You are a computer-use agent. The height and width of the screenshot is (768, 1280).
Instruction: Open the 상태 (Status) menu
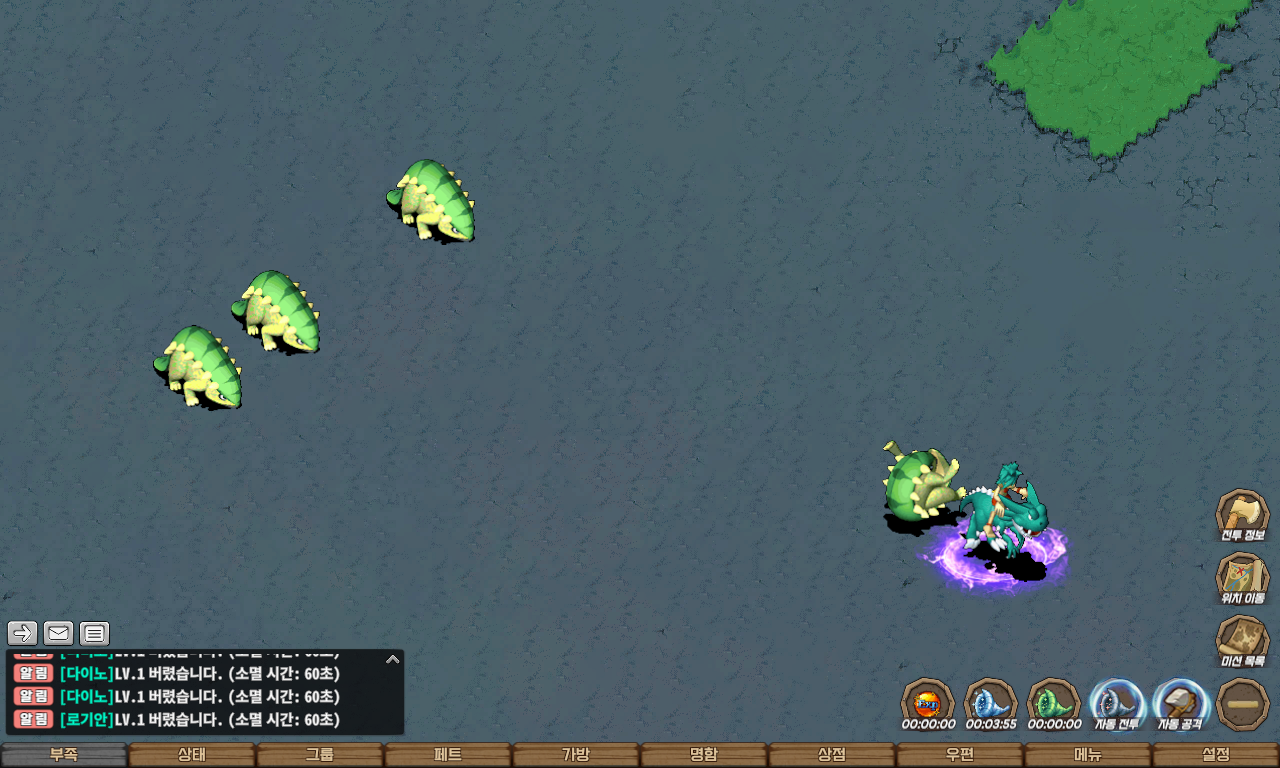coord(192,755)
